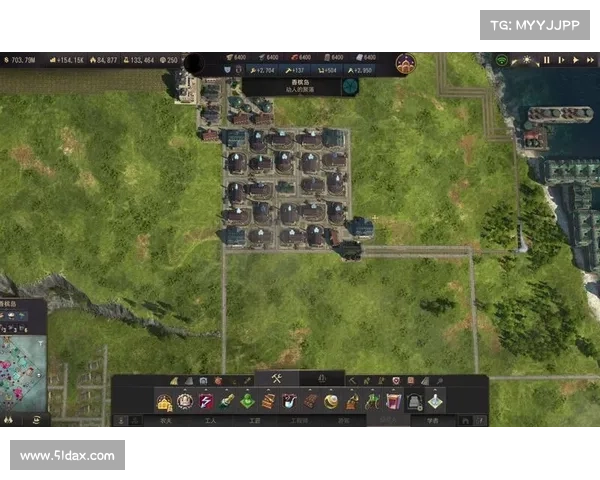Choose the green diamond building icon
This screenshot has width=600, height=480.
[247, 401]
